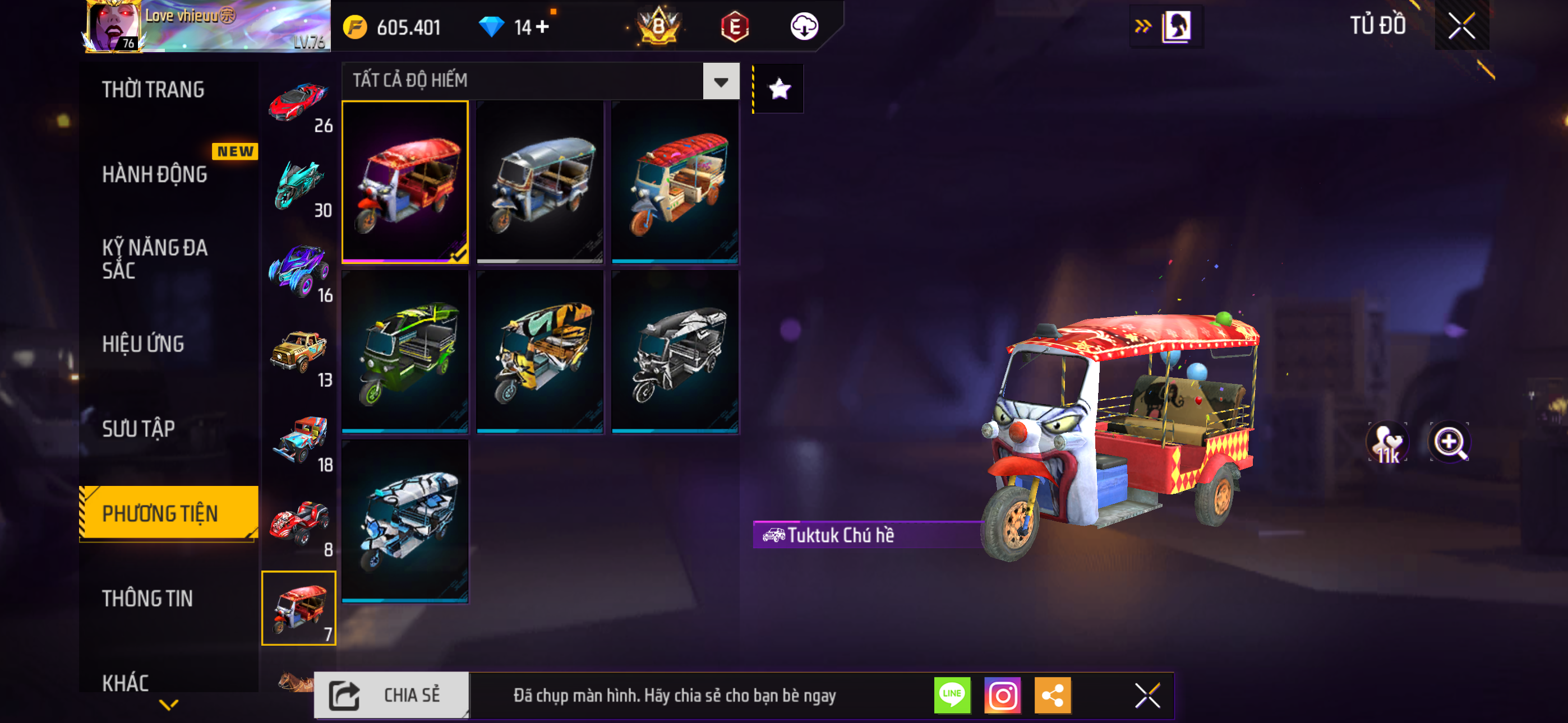The image size is (1568, 723).
Task: Close the Tủ Đồ wardrobe screen
Action: 1461,26
